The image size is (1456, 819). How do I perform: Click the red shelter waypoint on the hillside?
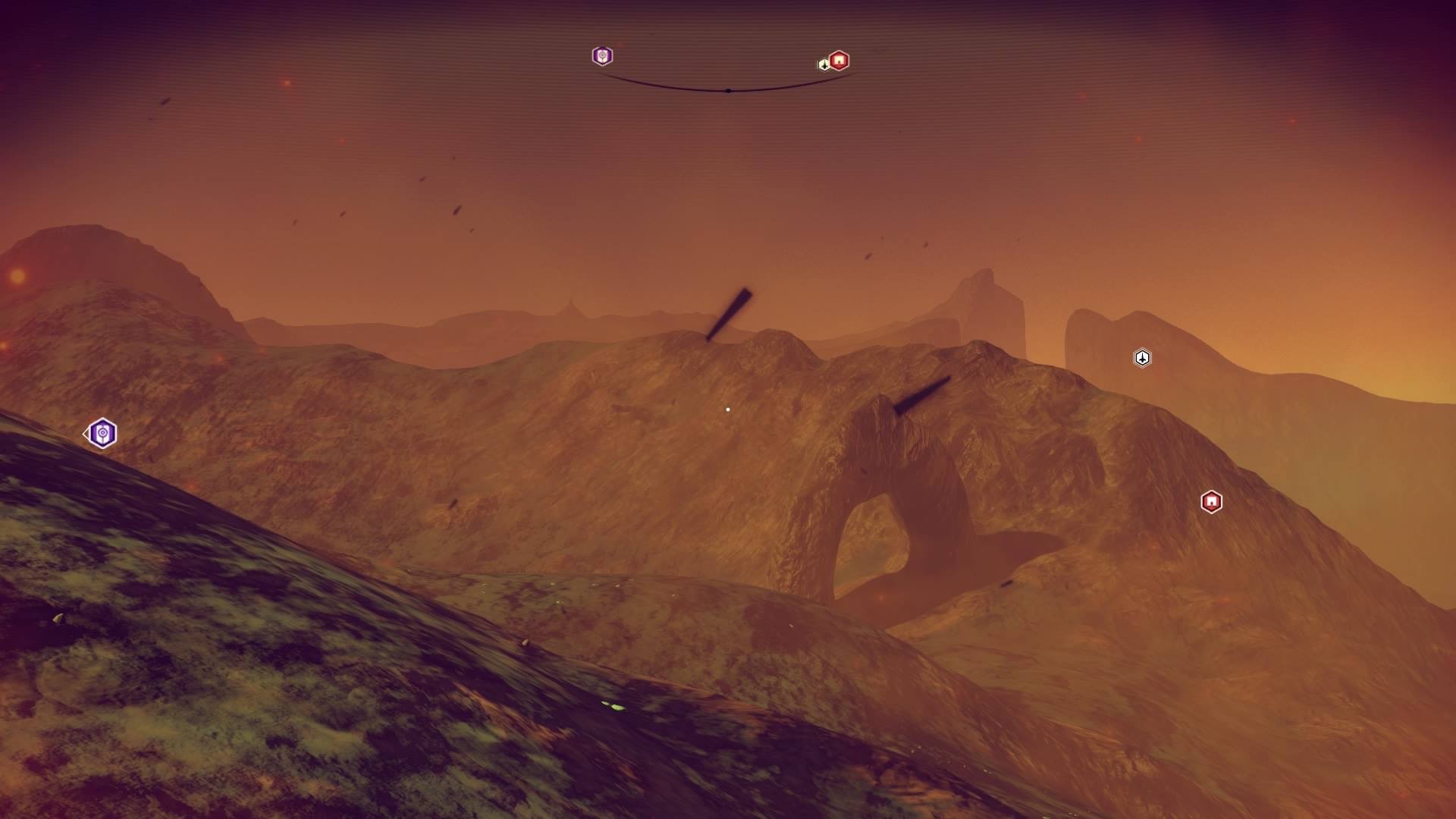point(1211,502)
